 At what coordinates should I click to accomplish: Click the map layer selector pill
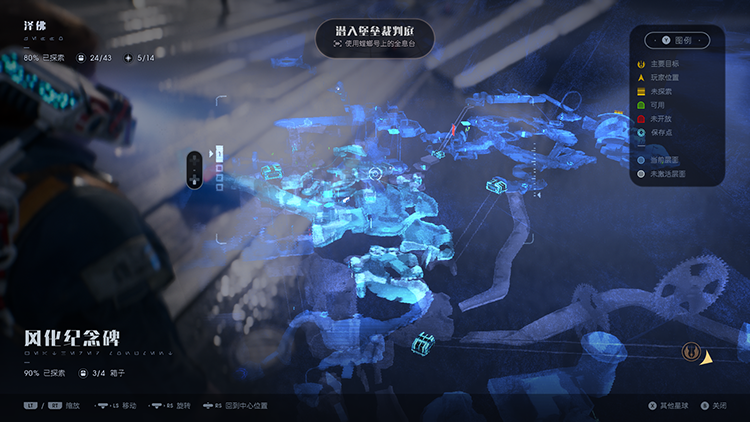tap(195, 169)
